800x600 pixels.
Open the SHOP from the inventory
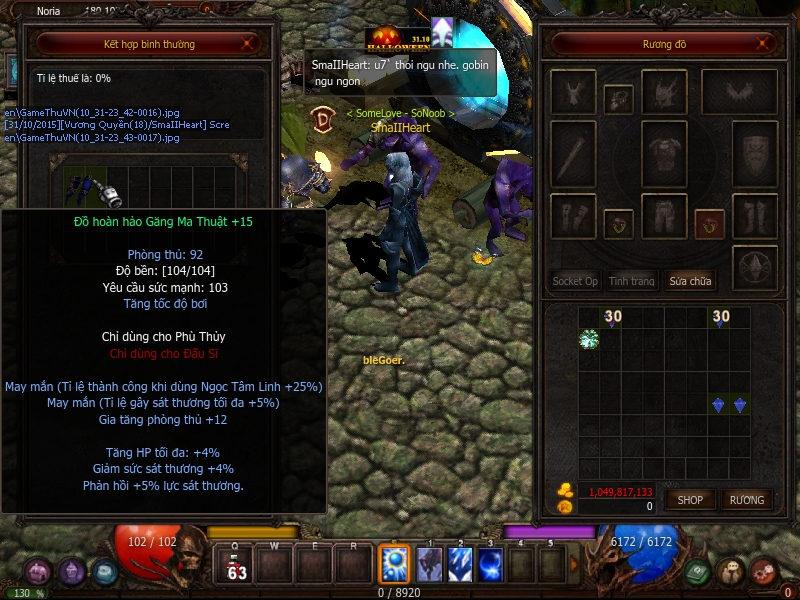690,499
